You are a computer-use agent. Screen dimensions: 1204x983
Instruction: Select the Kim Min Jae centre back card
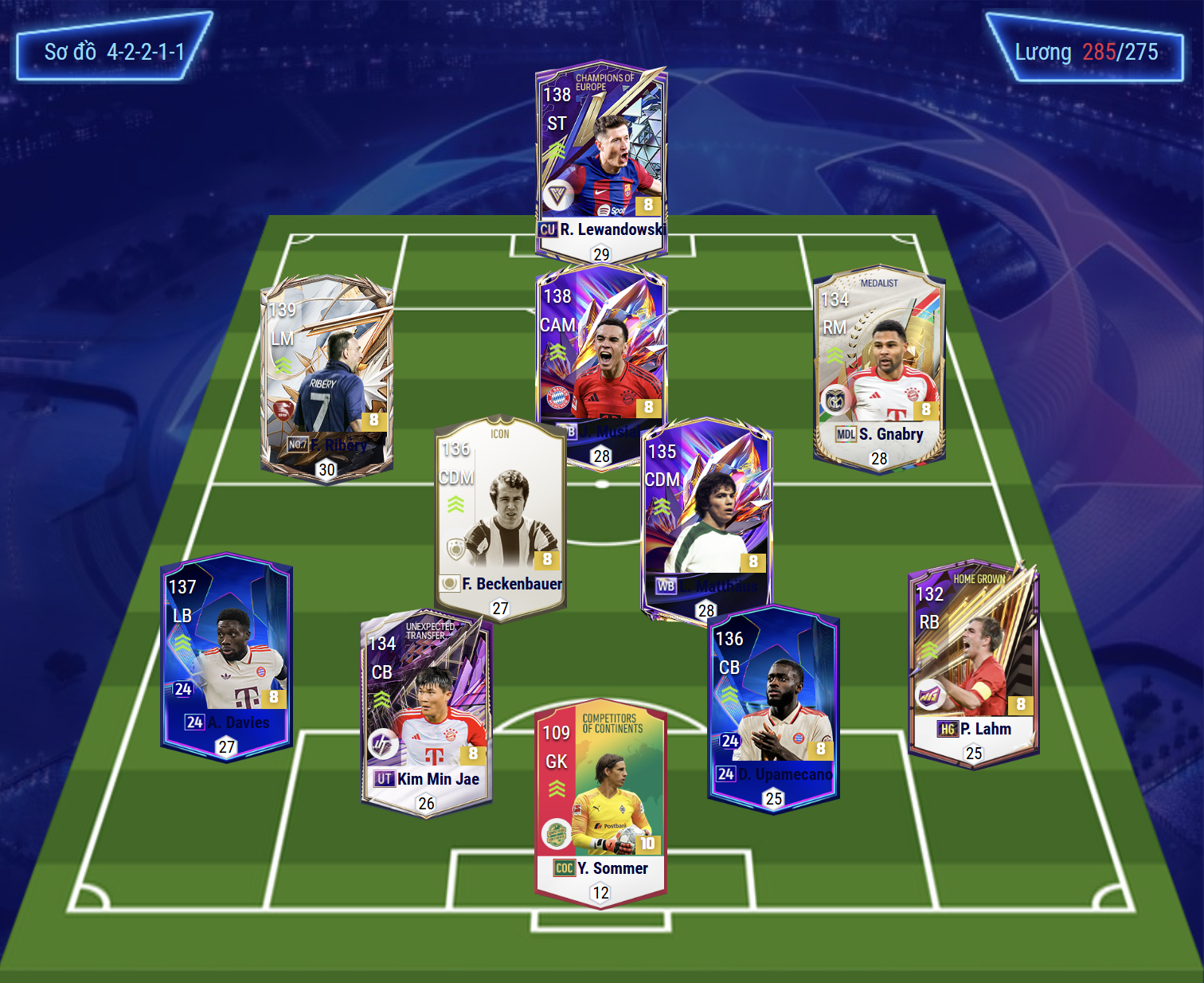(426, 713)
